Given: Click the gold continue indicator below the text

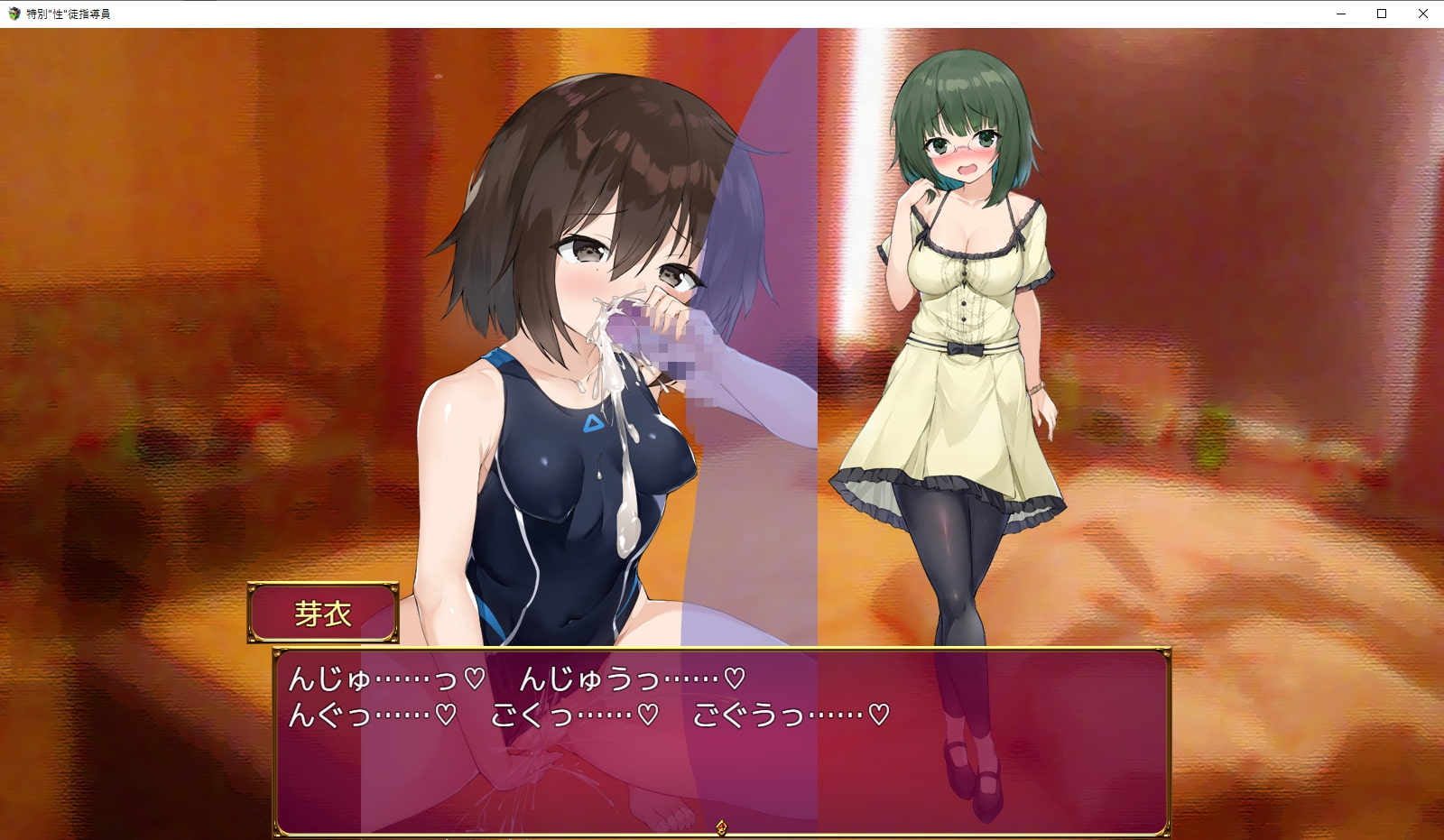Looking at the screenshot, I should click(x=721, y=827).
